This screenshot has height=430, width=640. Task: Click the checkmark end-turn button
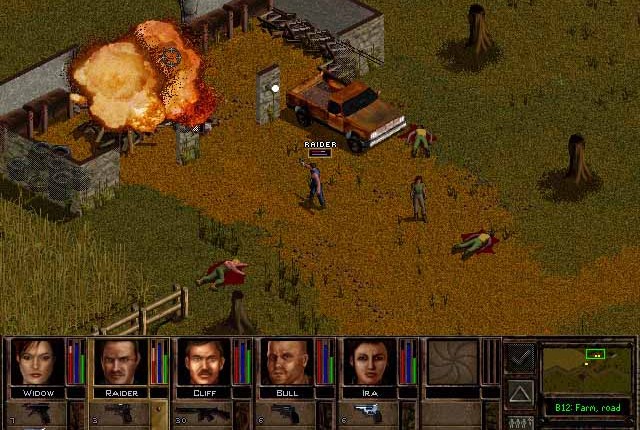pyautogui.click(x=520, y=356)
